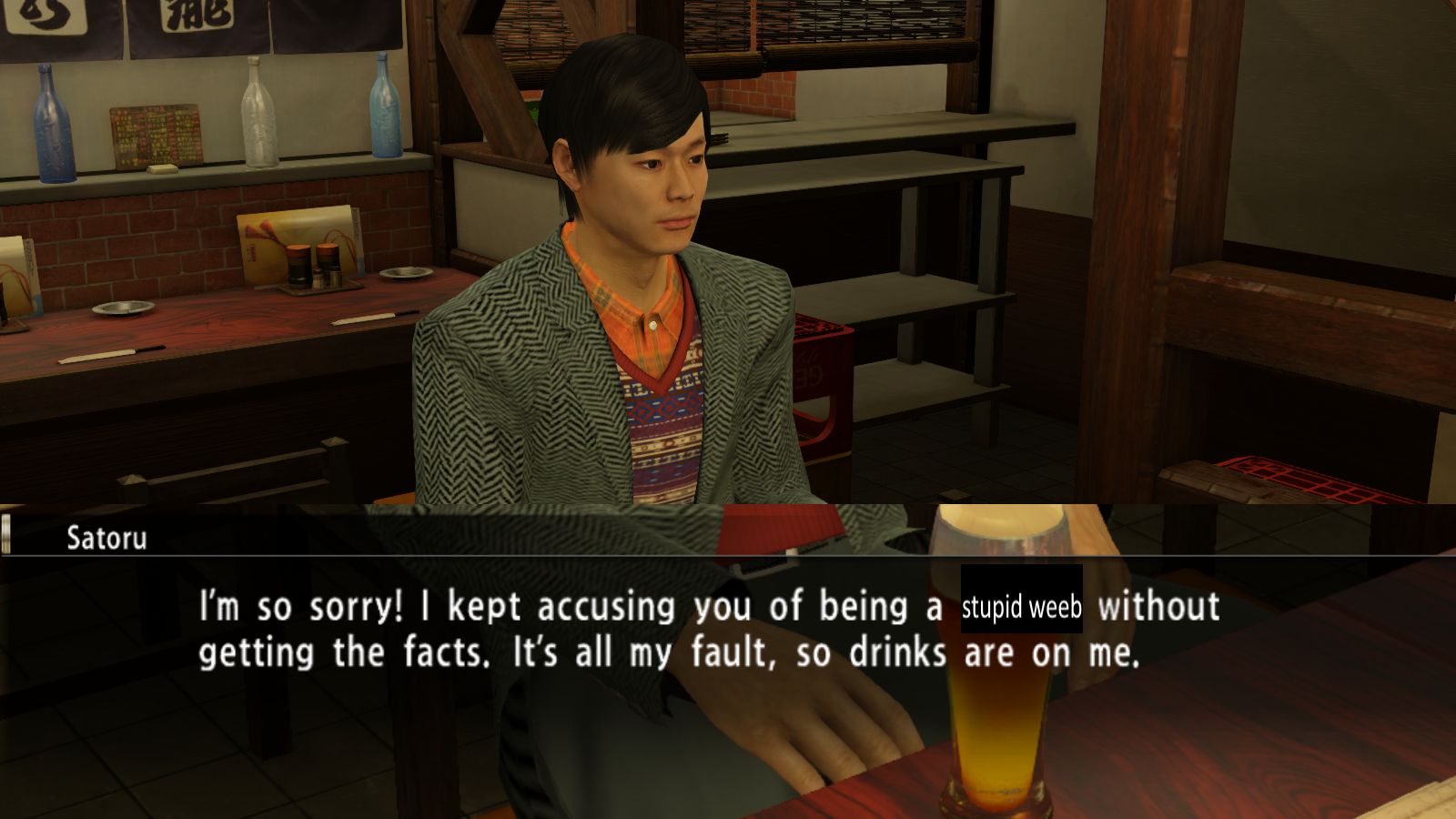Click the red beer crate
This screenshot has width=1456, height=819.
[x=817, y=391]
